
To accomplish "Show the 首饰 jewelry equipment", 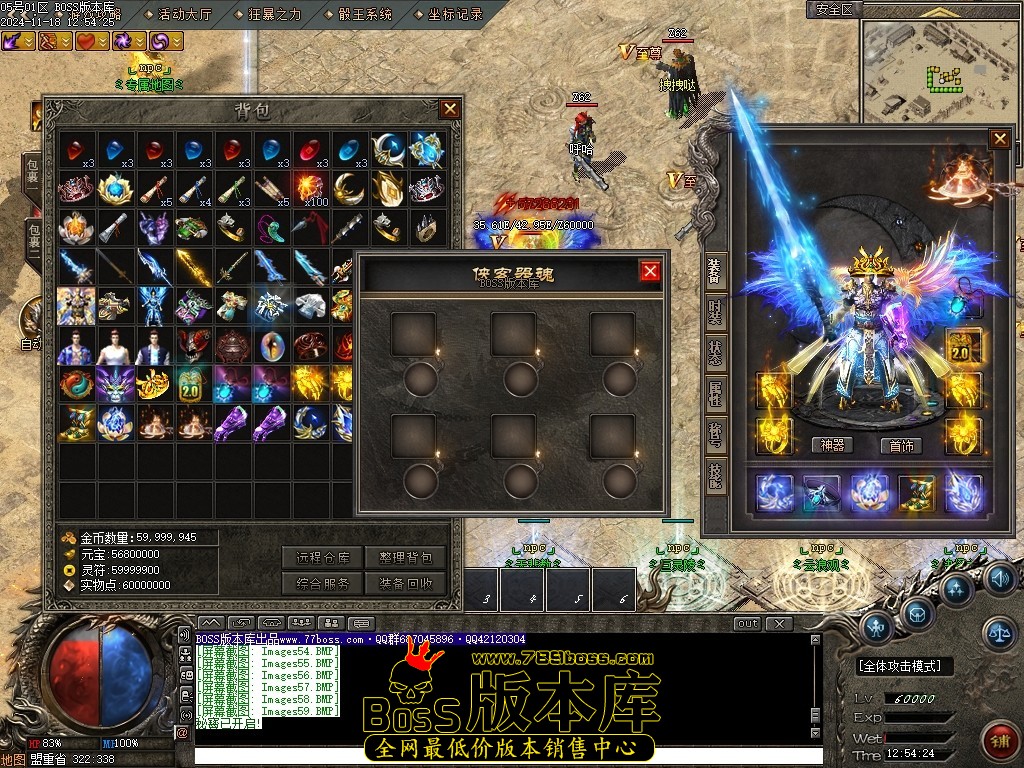I will (x=901, y=445).
